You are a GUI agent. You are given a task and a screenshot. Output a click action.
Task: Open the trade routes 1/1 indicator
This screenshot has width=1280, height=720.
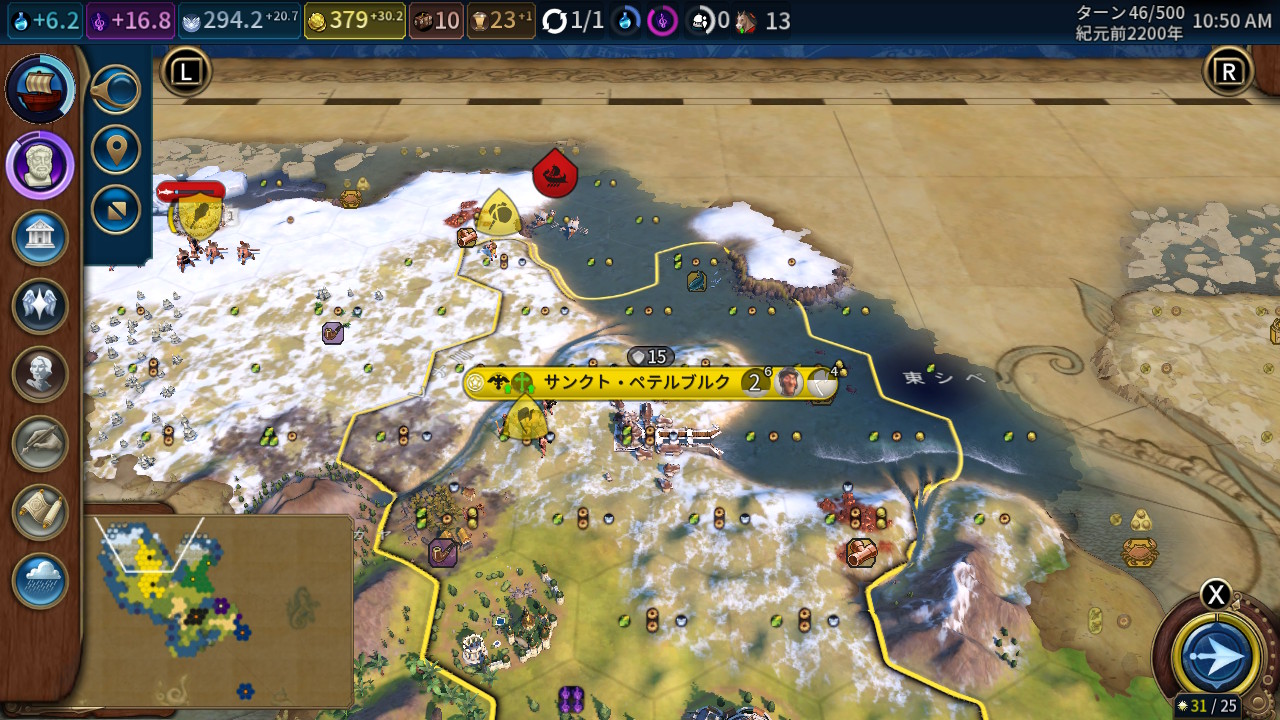tap(574, 20)
